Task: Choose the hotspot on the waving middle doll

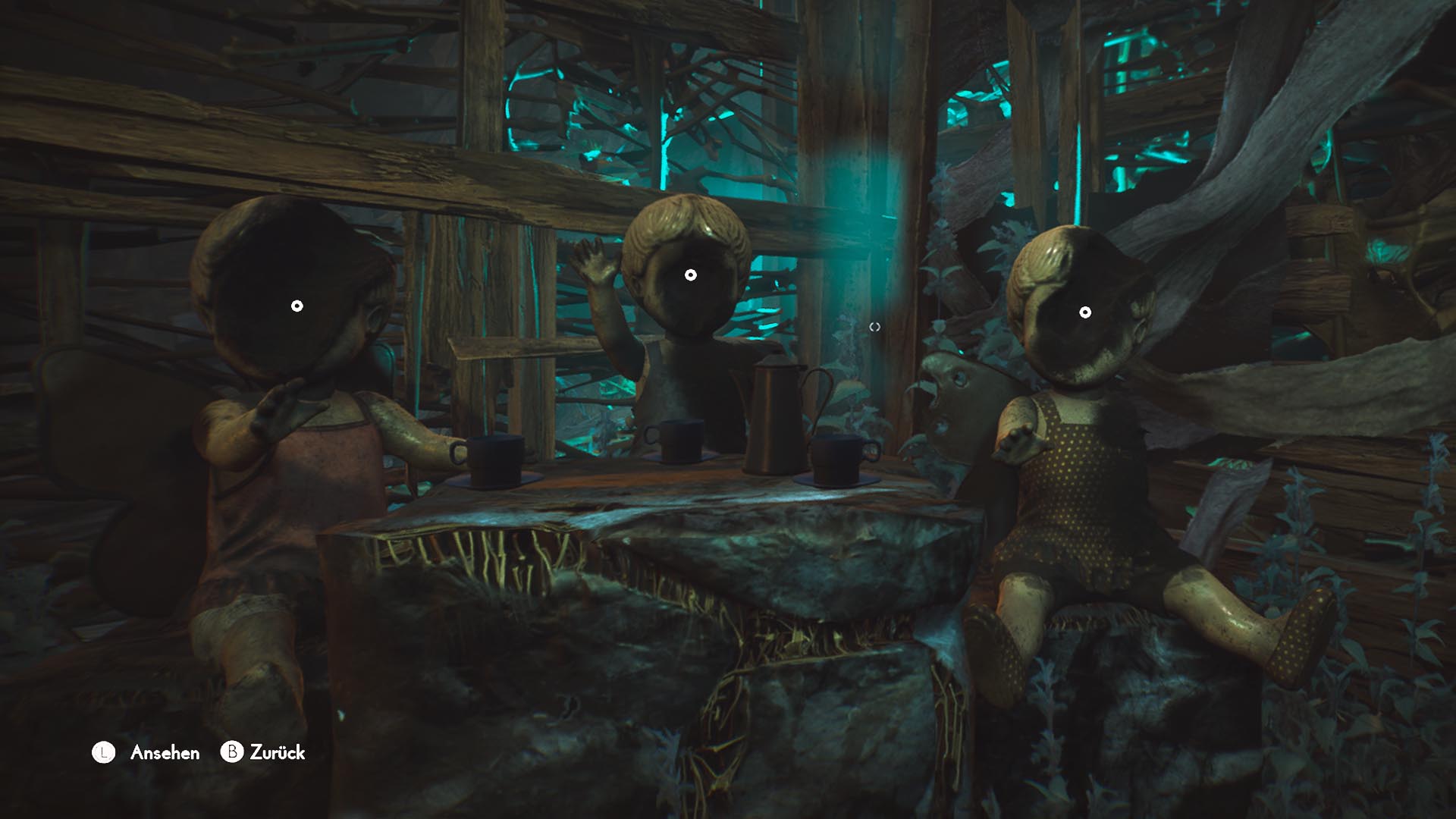Action: tap(690, 275)
